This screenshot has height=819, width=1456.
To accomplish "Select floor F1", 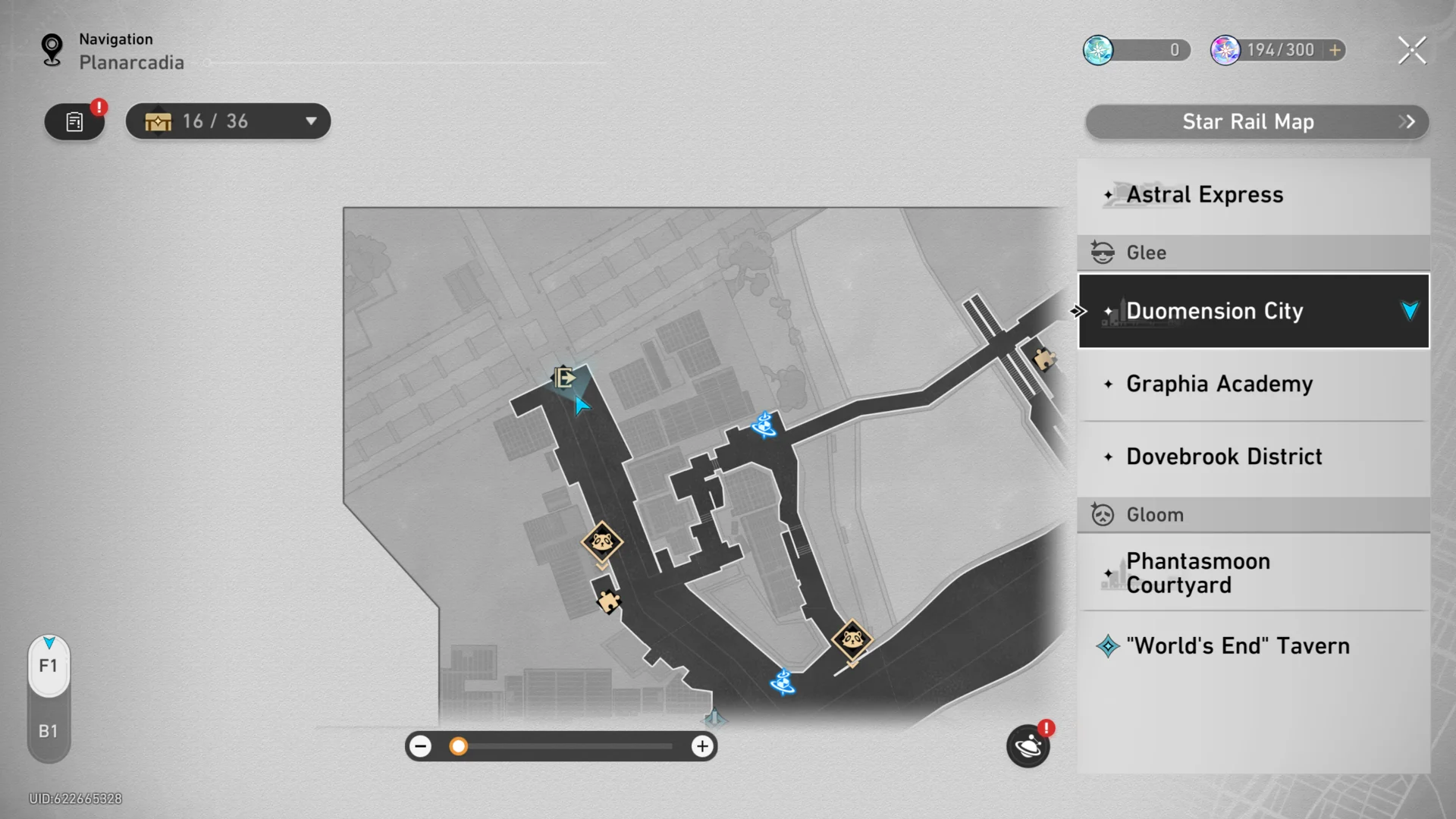I will point(48,666).
